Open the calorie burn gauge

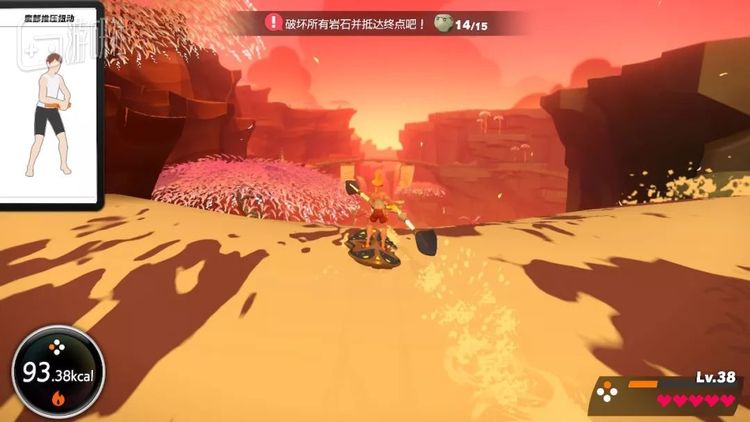57,373
